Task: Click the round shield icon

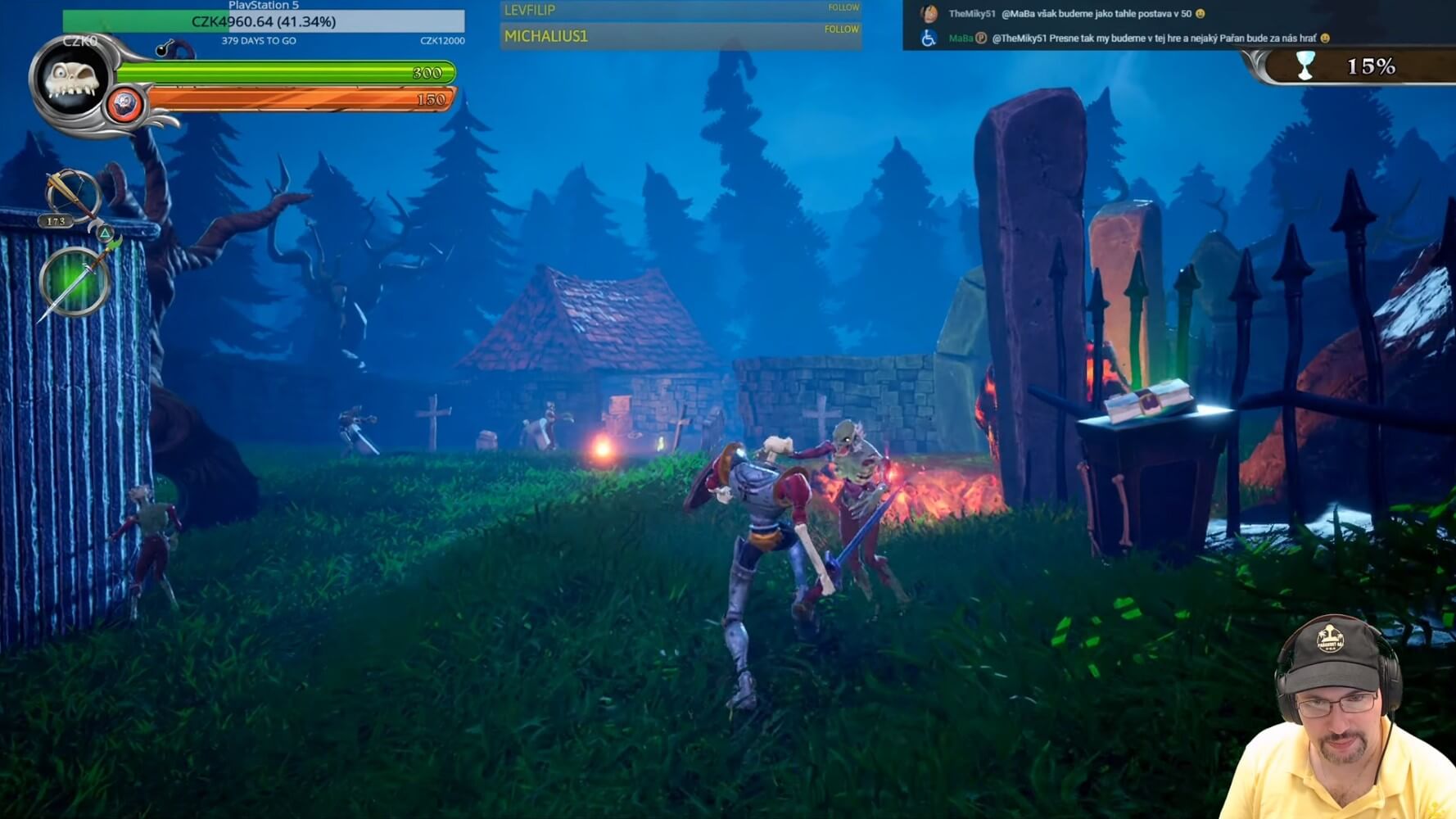Action: (x=124, y=106)
